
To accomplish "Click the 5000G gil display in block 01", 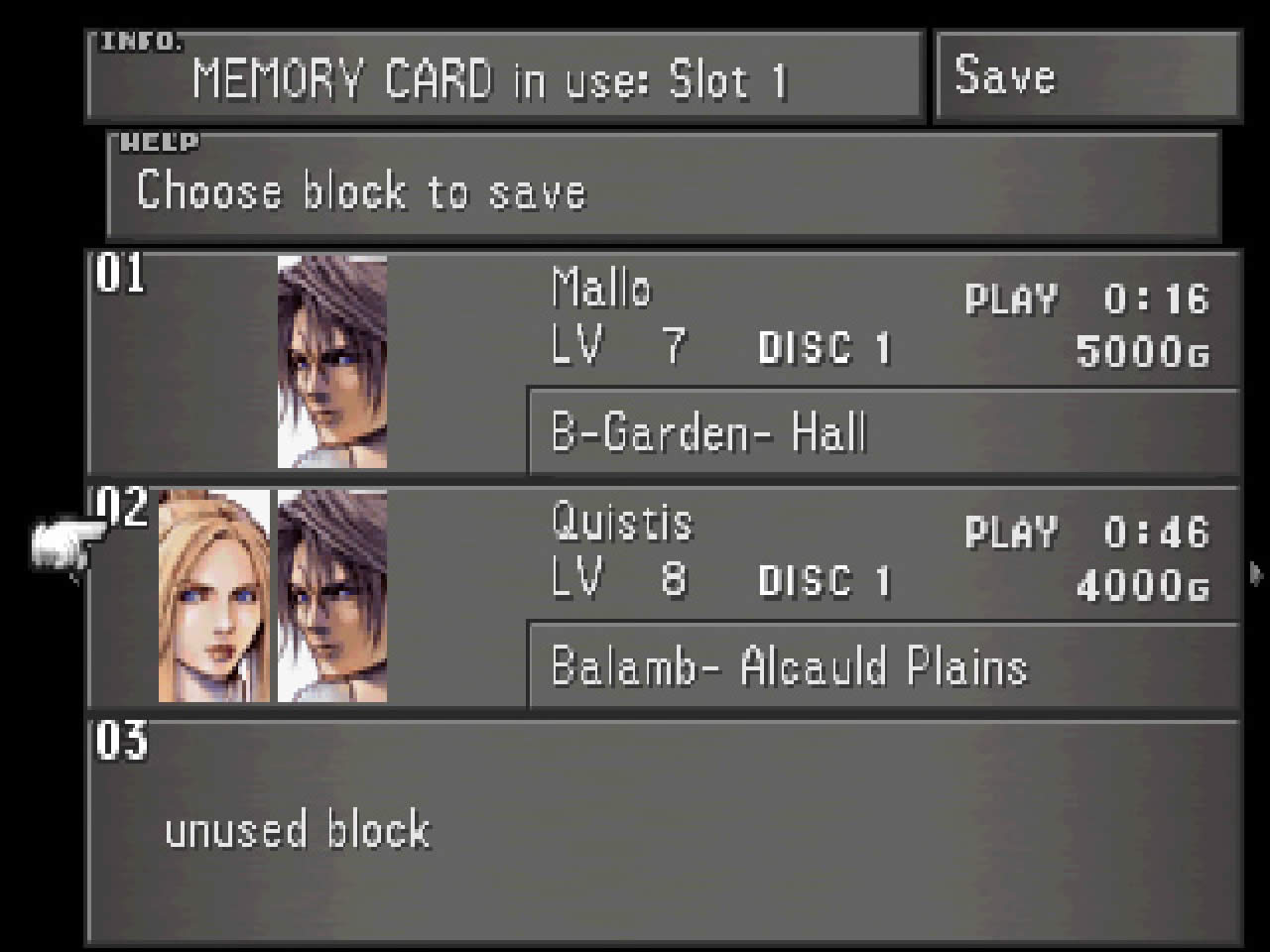I will (1141, 354).
